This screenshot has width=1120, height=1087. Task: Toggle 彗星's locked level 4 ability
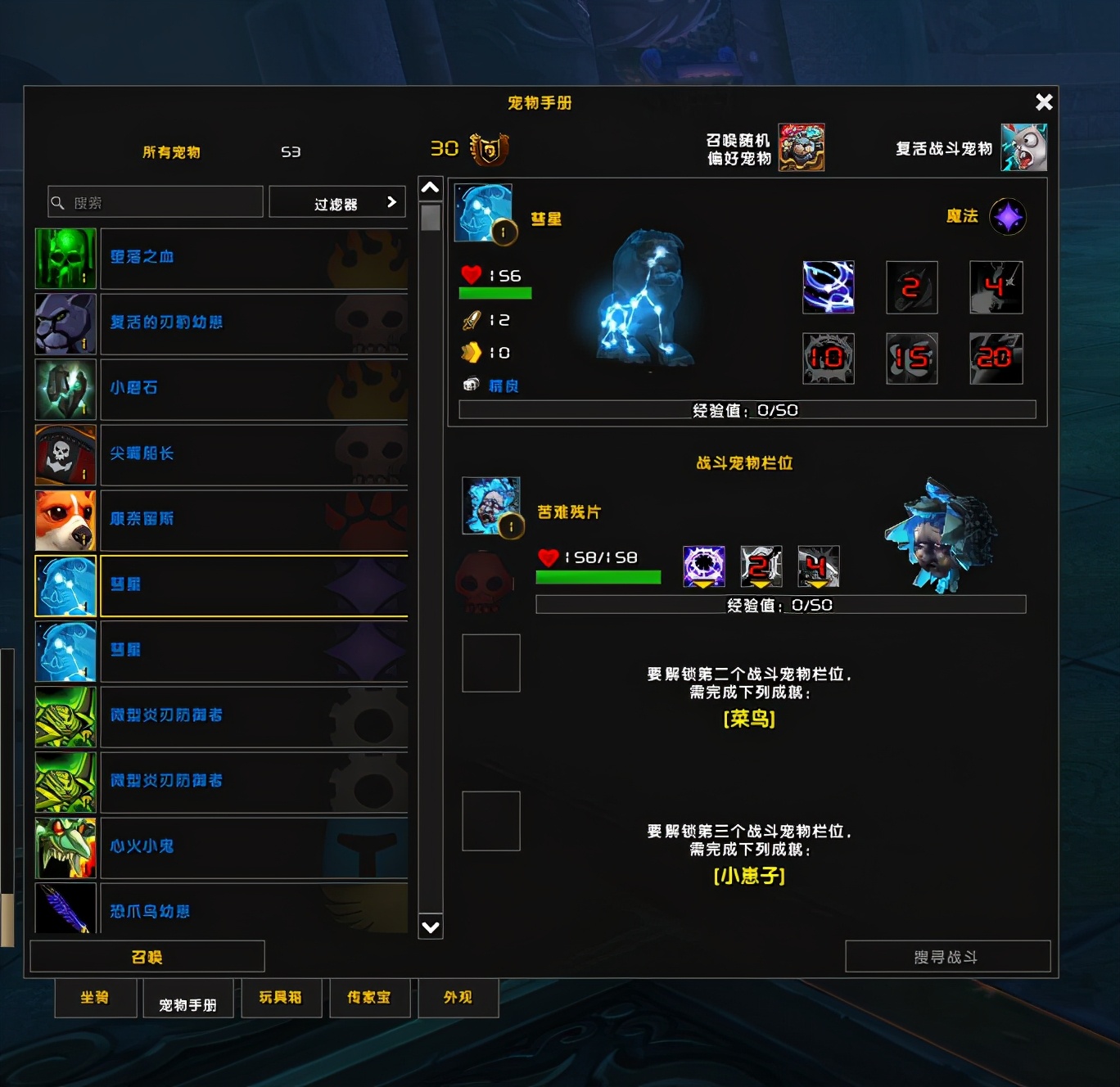pyautogui.click(x=995, y=287)
